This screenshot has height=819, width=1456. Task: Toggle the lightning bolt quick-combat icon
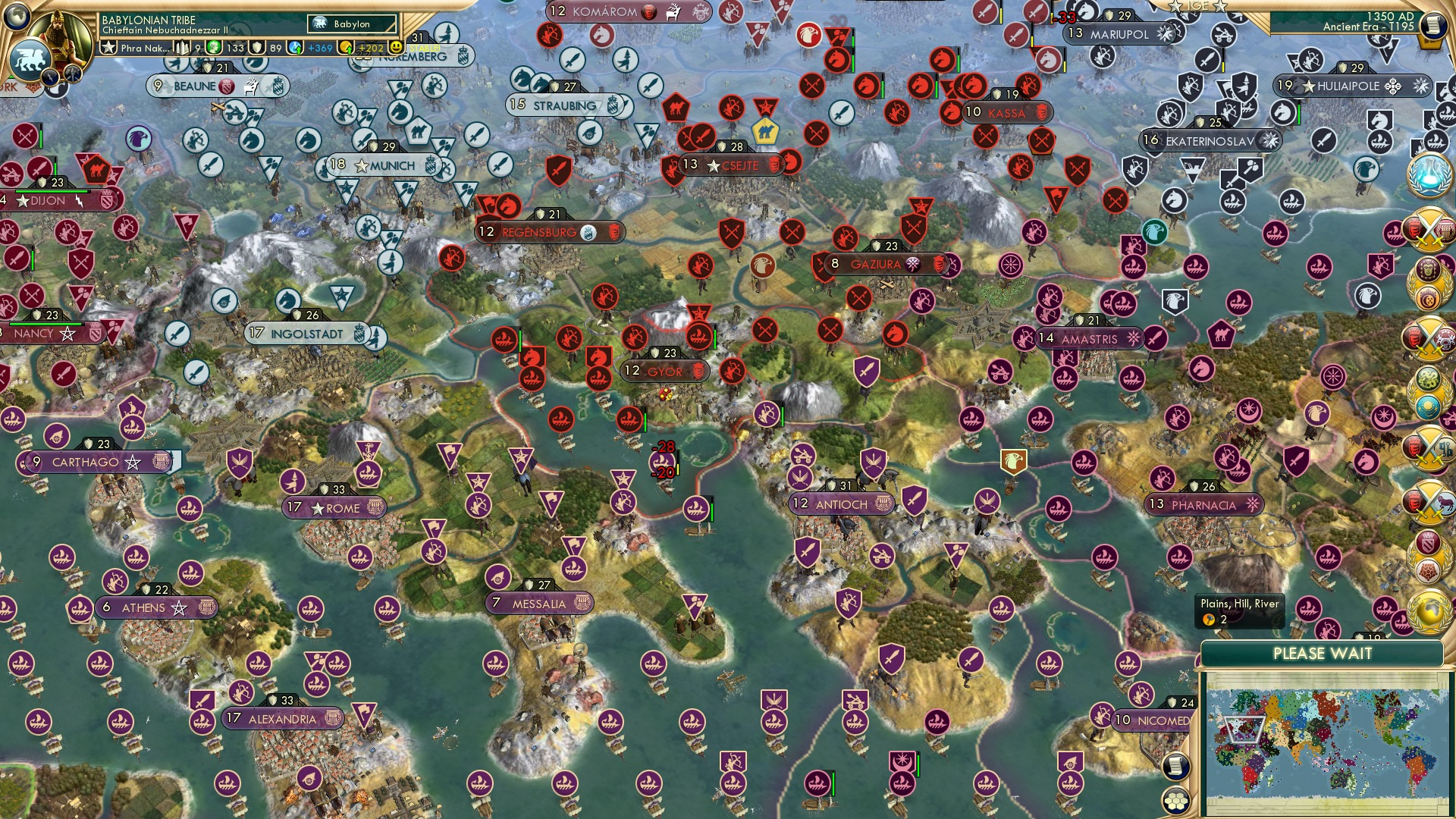click(x=49, y=75)
